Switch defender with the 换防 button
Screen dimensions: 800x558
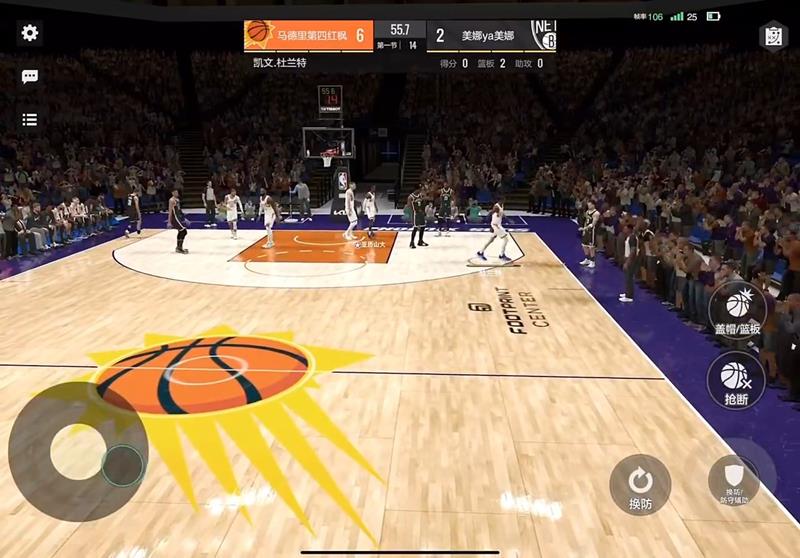click(640, 483)
